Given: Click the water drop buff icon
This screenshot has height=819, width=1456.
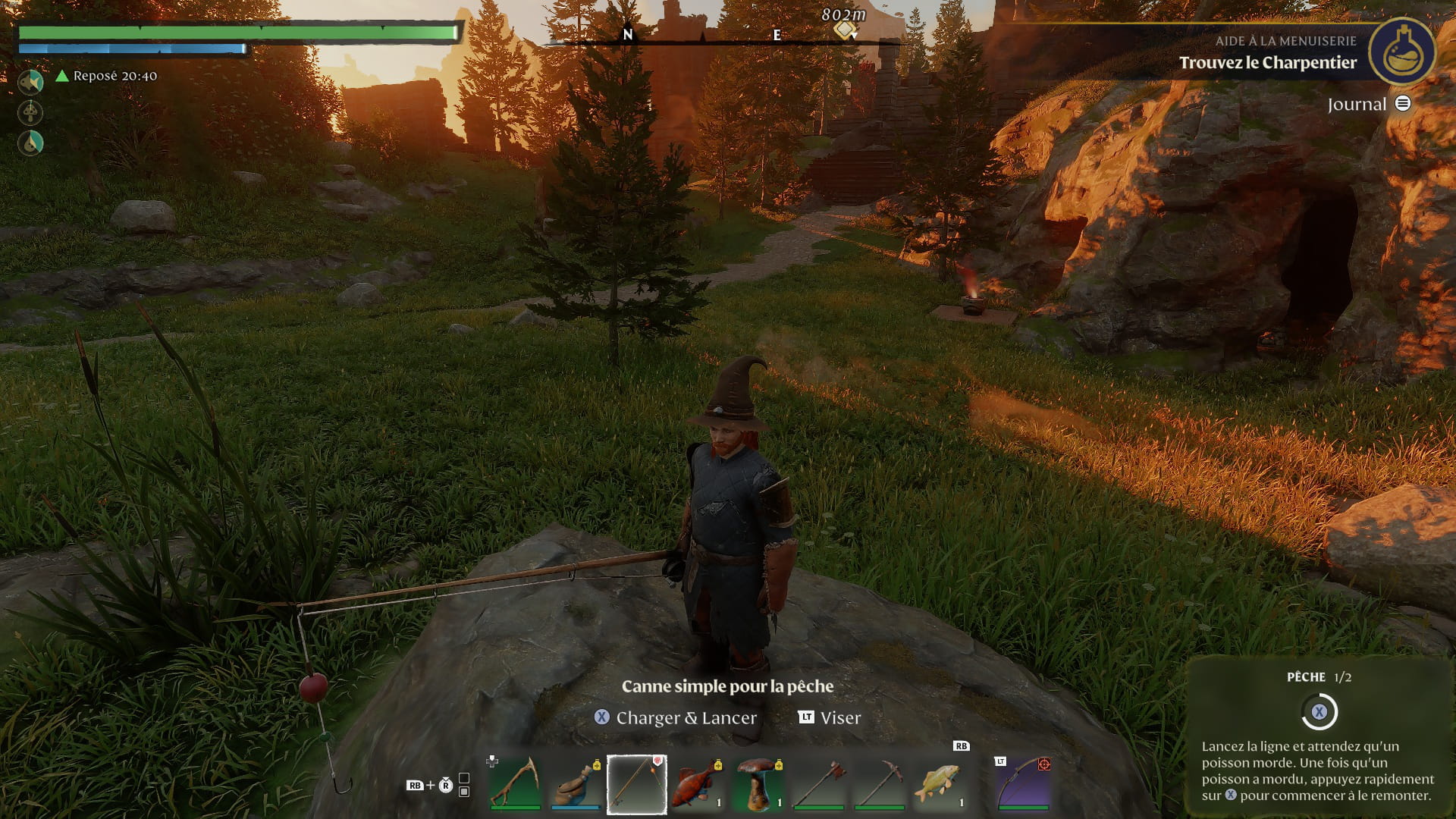Looking at the screenshot, I should 30,143.
